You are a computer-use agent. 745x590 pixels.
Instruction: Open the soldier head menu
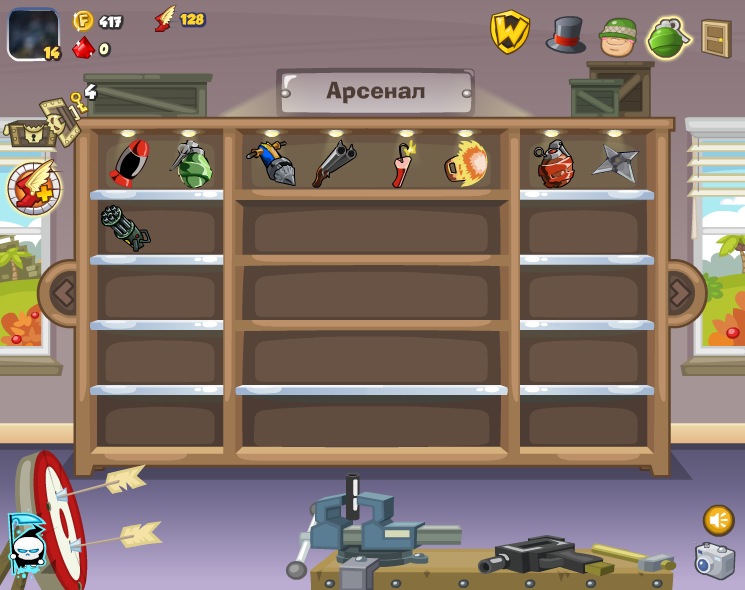(618, 37)
